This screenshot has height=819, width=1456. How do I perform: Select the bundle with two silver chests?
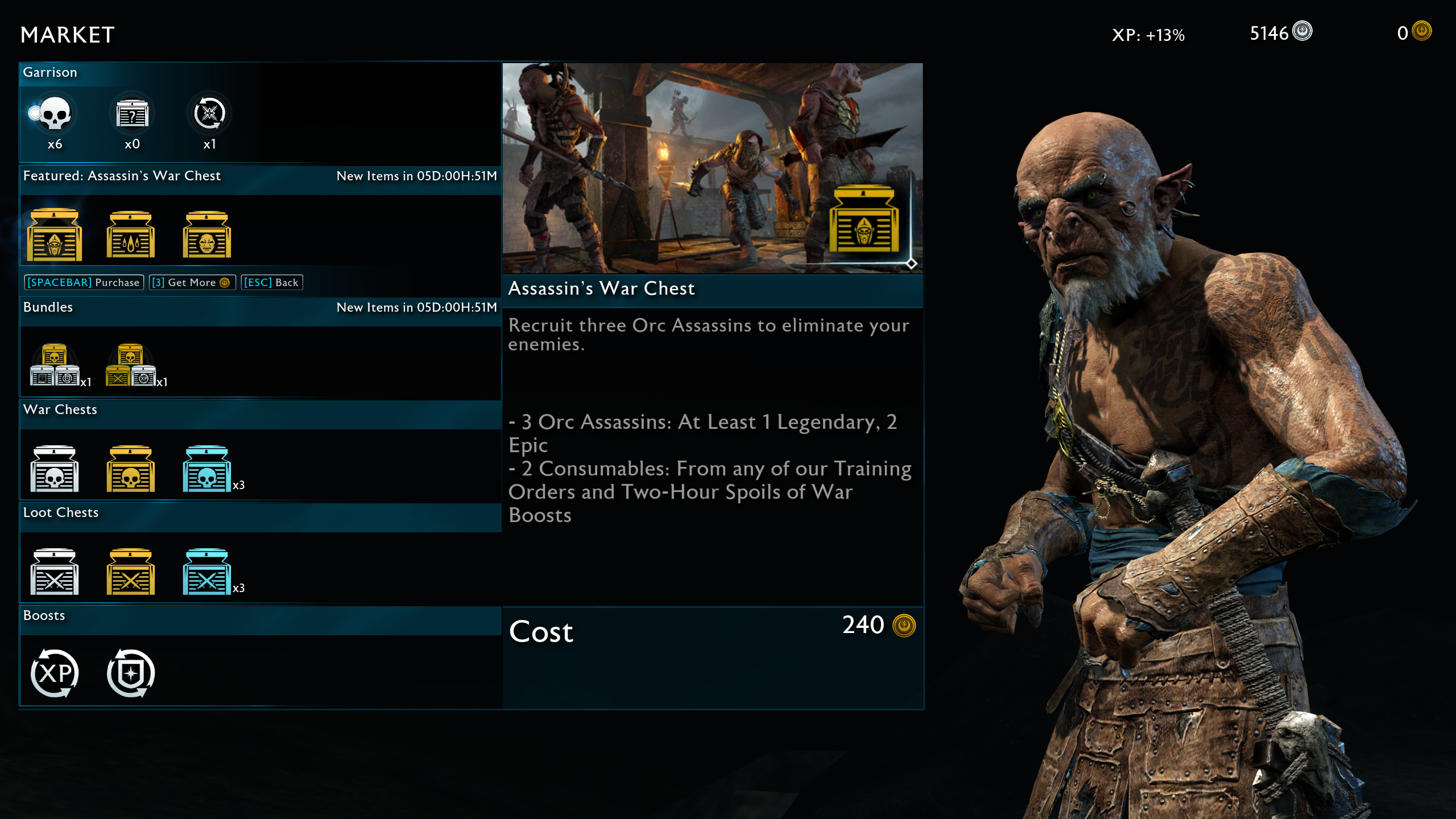[x=55, y=366]
